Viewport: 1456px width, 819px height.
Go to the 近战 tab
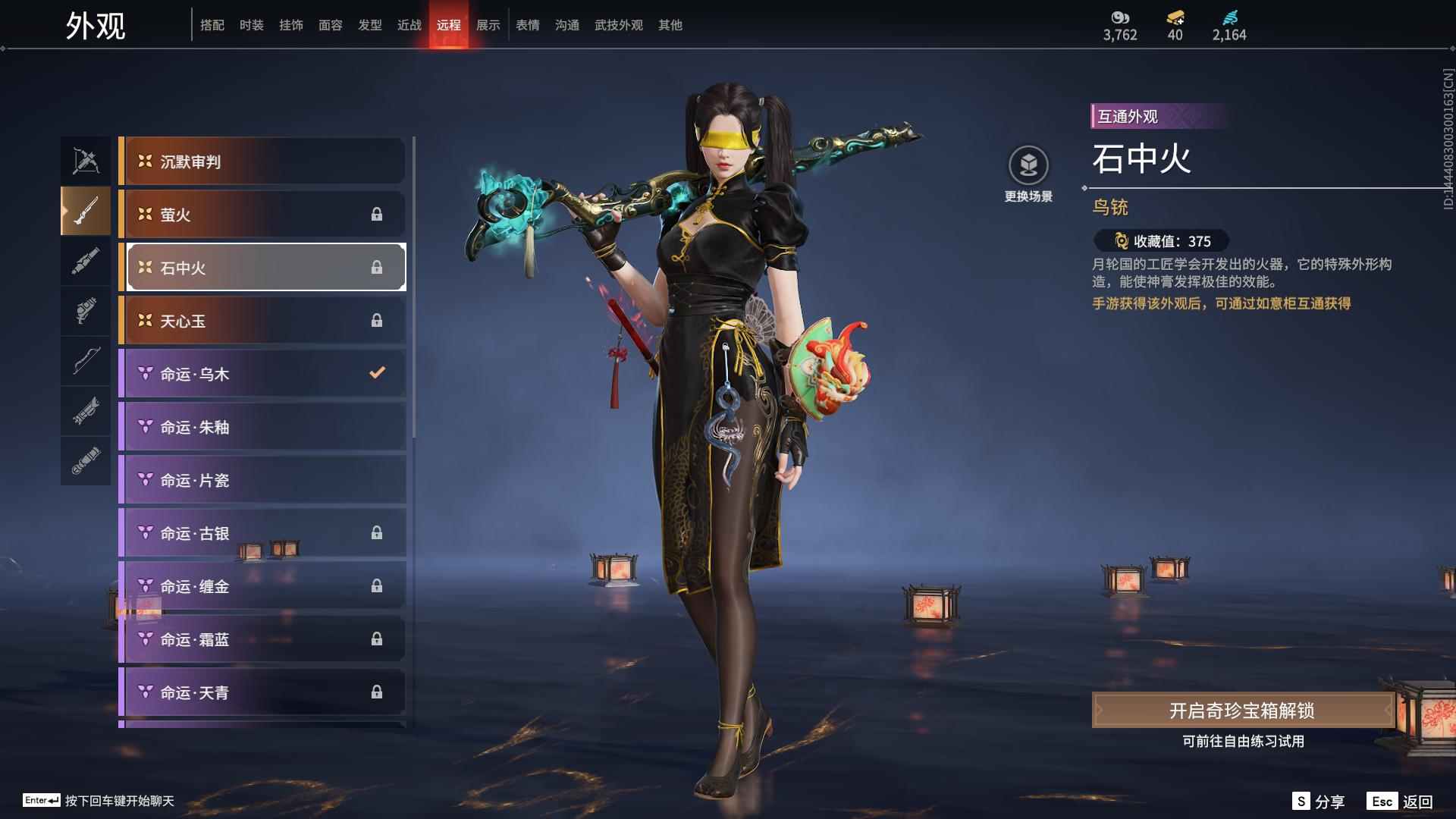(409, 25)
